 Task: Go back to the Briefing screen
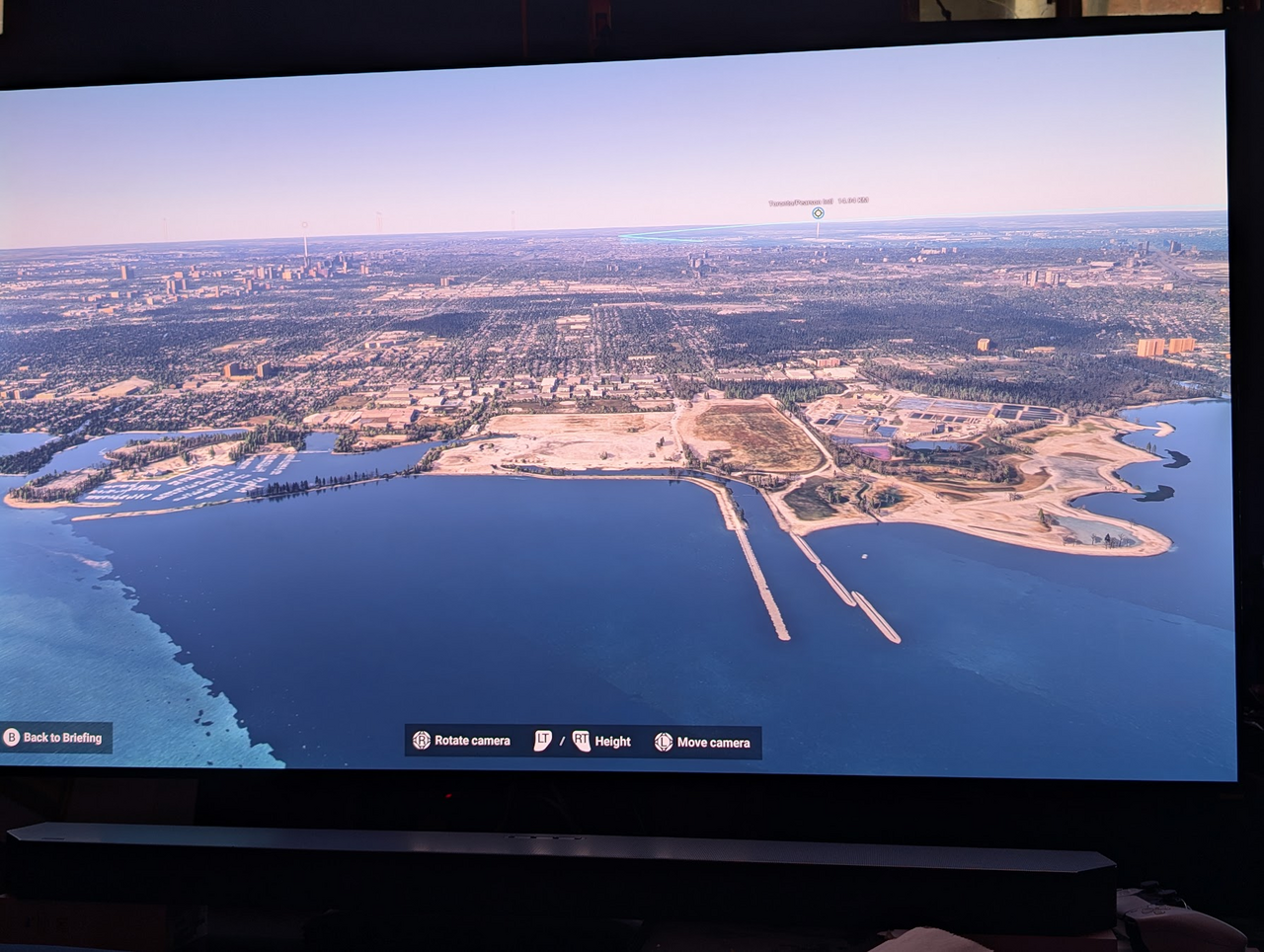pos(54,738)
